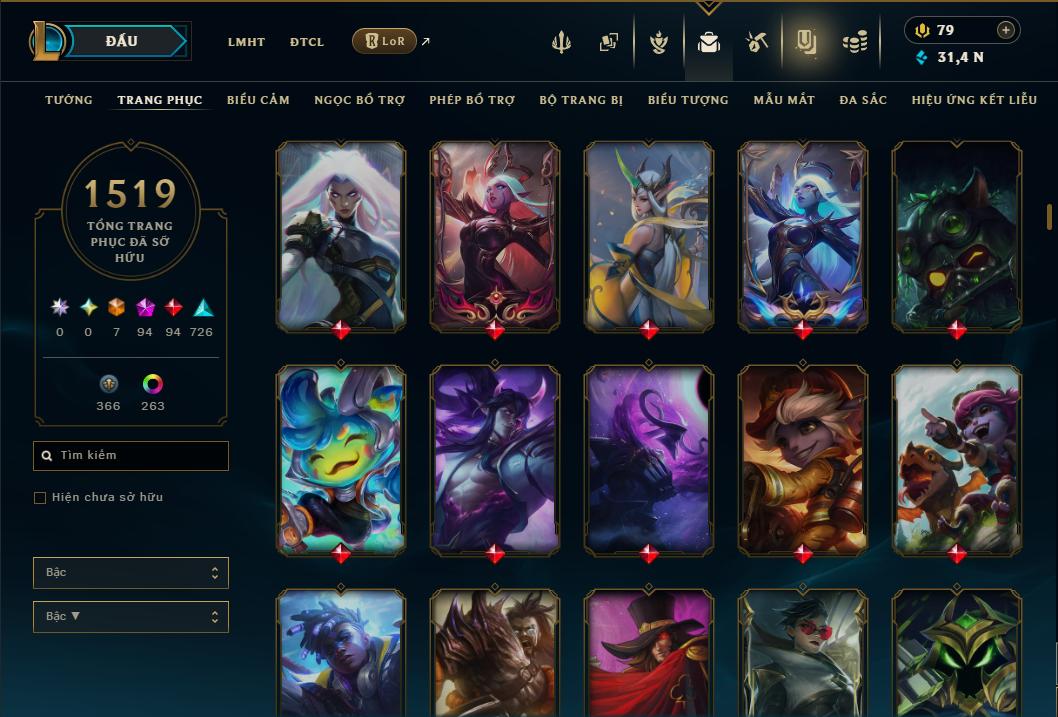Open the hammer loot crafting icon
Viewport: 1058px width, 717px height.
tap(756, 42)
